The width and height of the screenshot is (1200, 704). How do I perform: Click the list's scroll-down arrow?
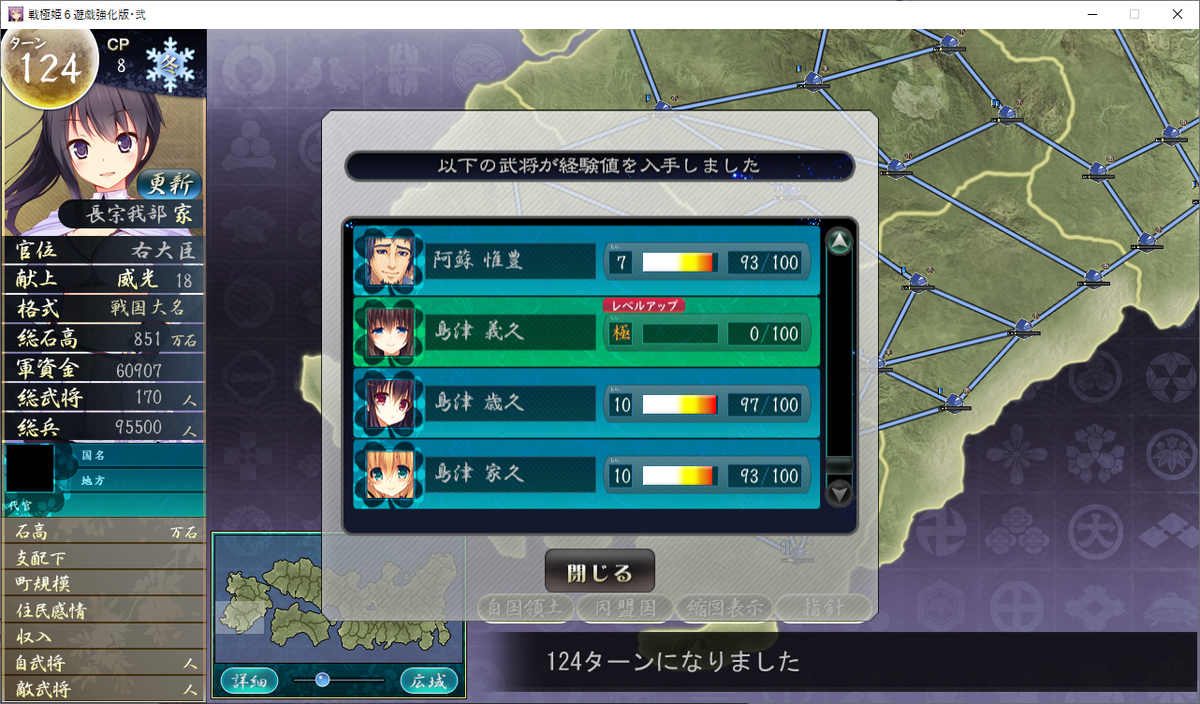pos(840,492)
